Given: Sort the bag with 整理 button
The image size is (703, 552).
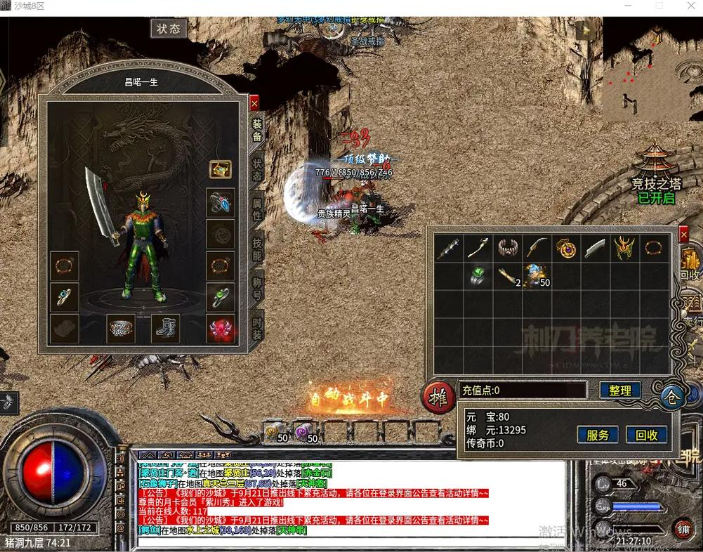Looking at the screenshot, I should 619,390.
